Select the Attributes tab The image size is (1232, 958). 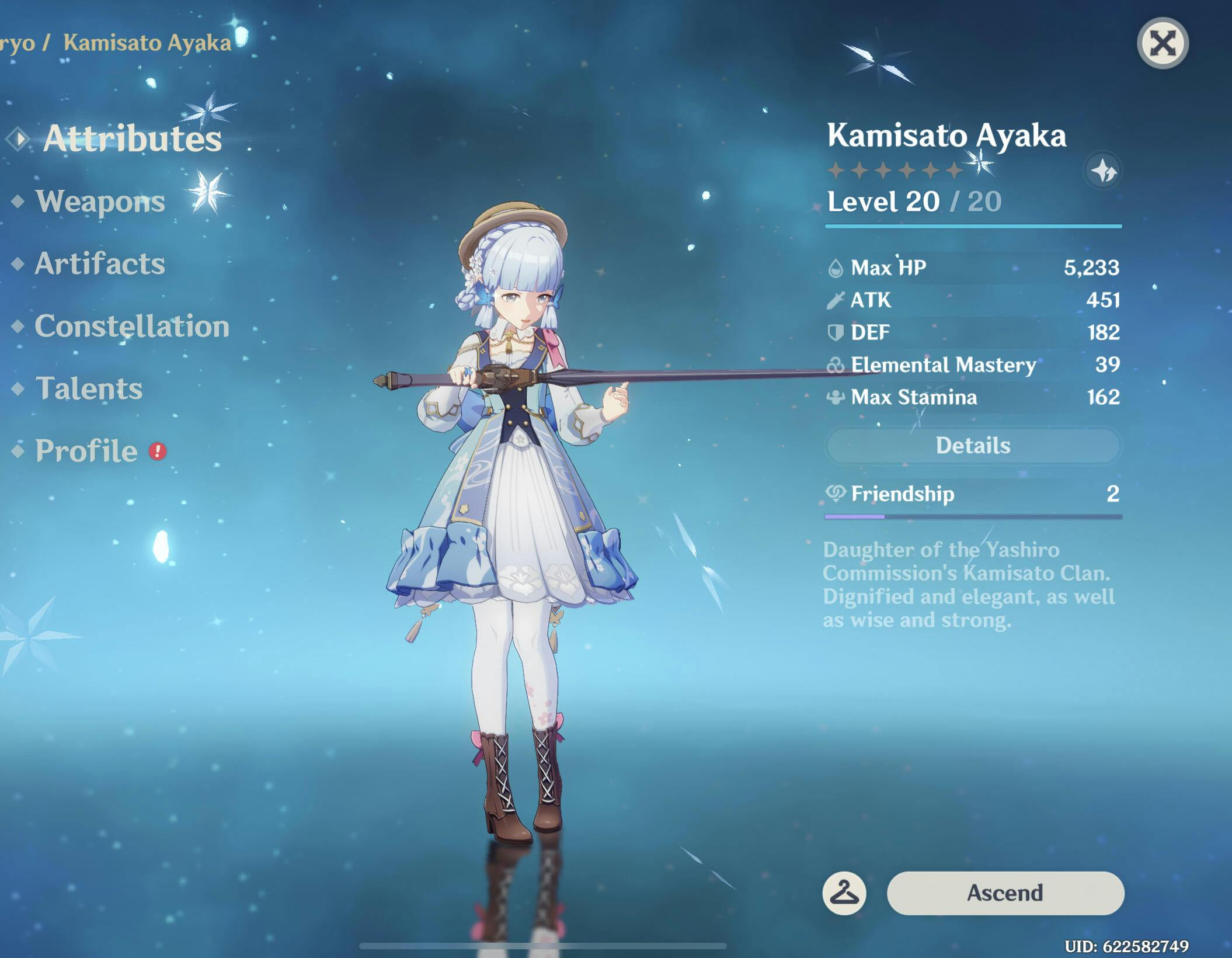(132, 138)
